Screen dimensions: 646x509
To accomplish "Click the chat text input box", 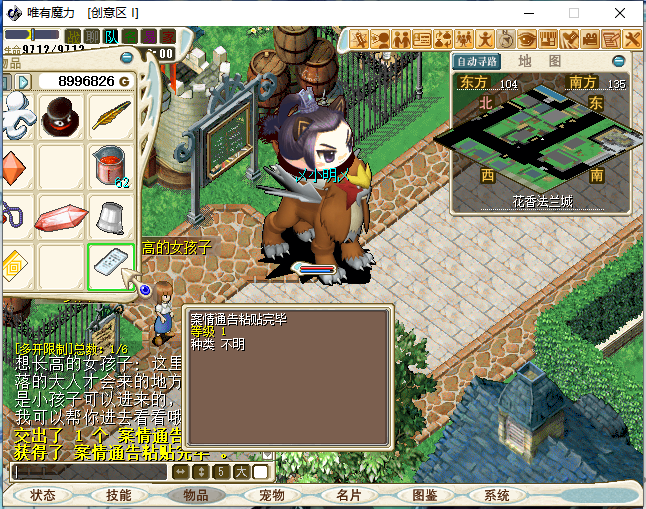I will (x=90, y=471).
